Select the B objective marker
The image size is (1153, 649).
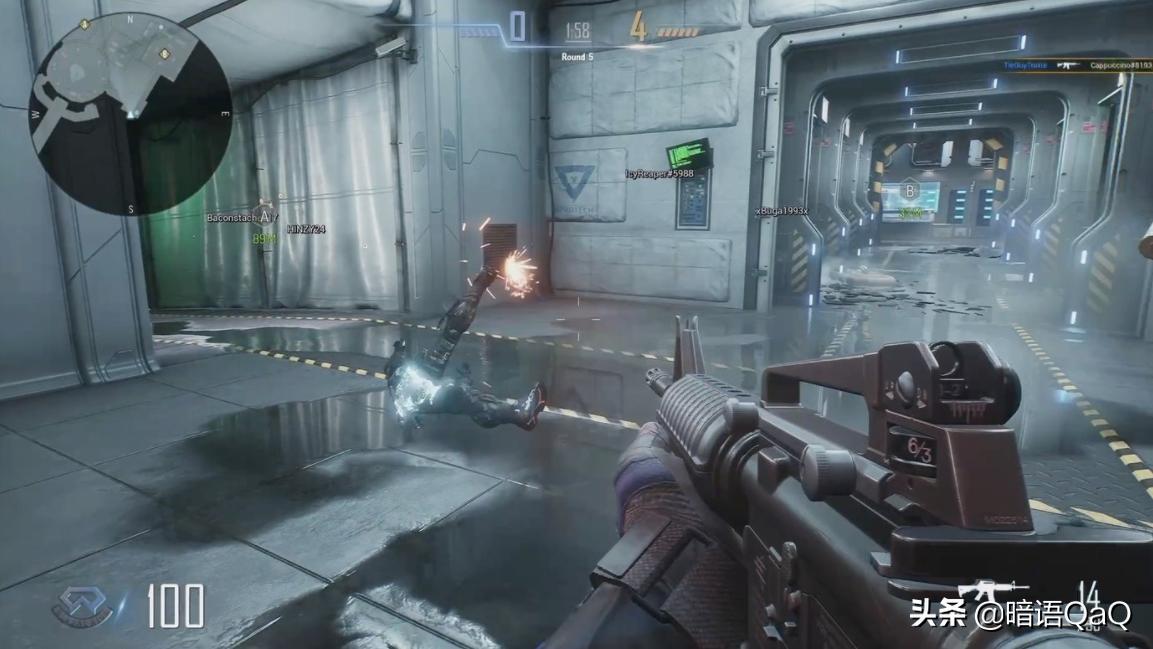pyautogui.click(x=910, y=191)
